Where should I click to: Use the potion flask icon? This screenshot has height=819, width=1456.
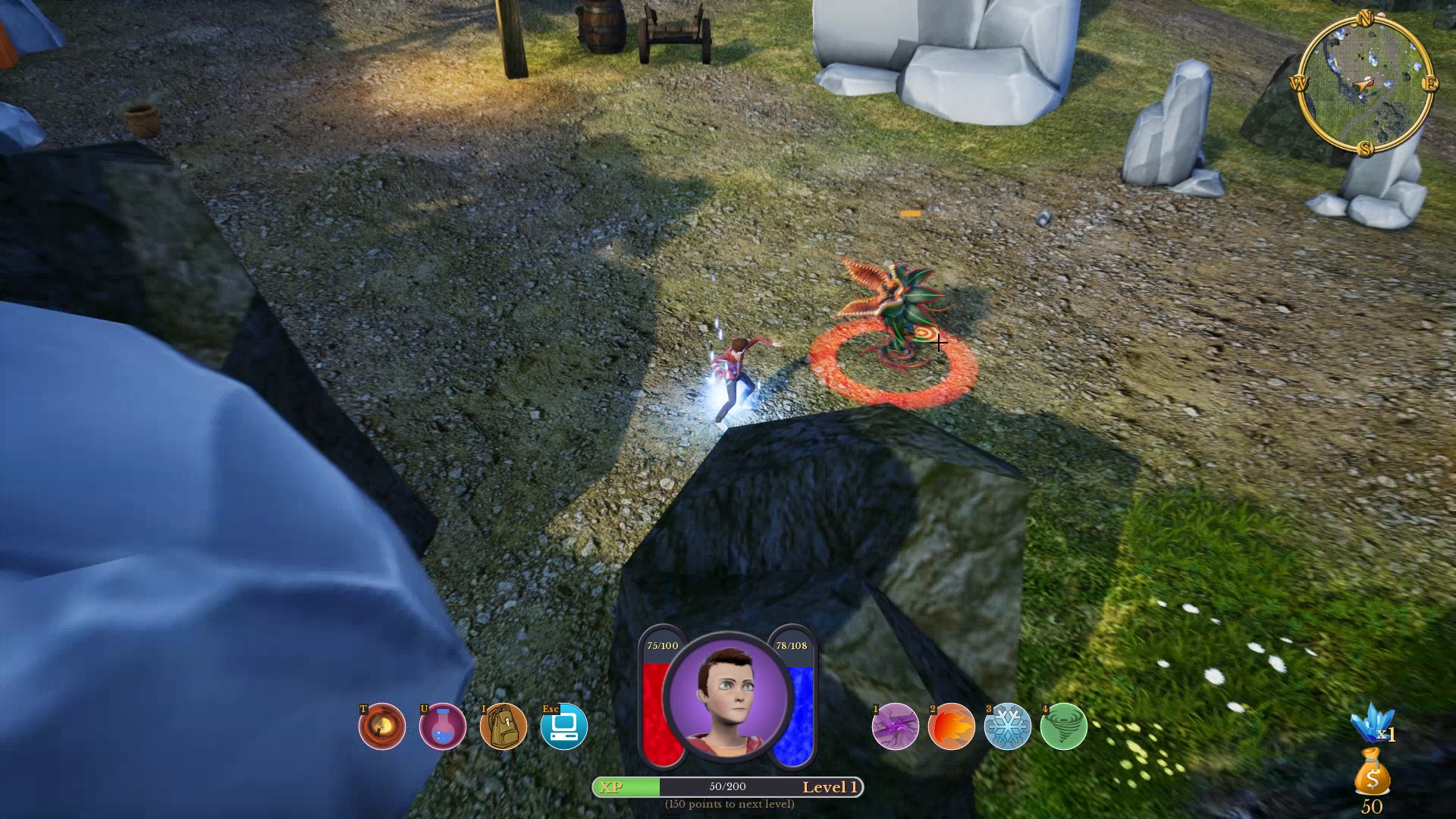442,726
